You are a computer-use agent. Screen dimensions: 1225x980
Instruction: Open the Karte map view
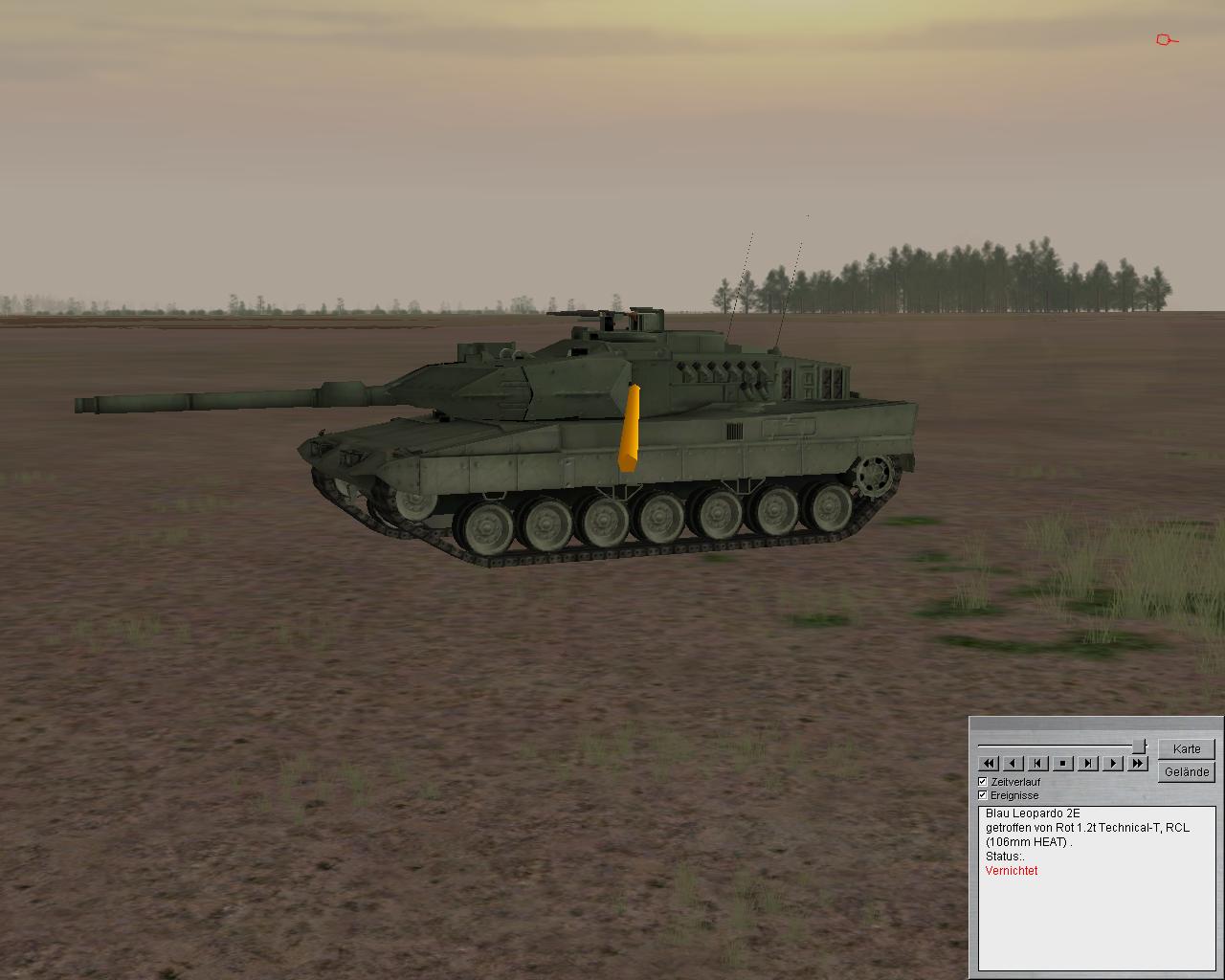point(1186,748)
